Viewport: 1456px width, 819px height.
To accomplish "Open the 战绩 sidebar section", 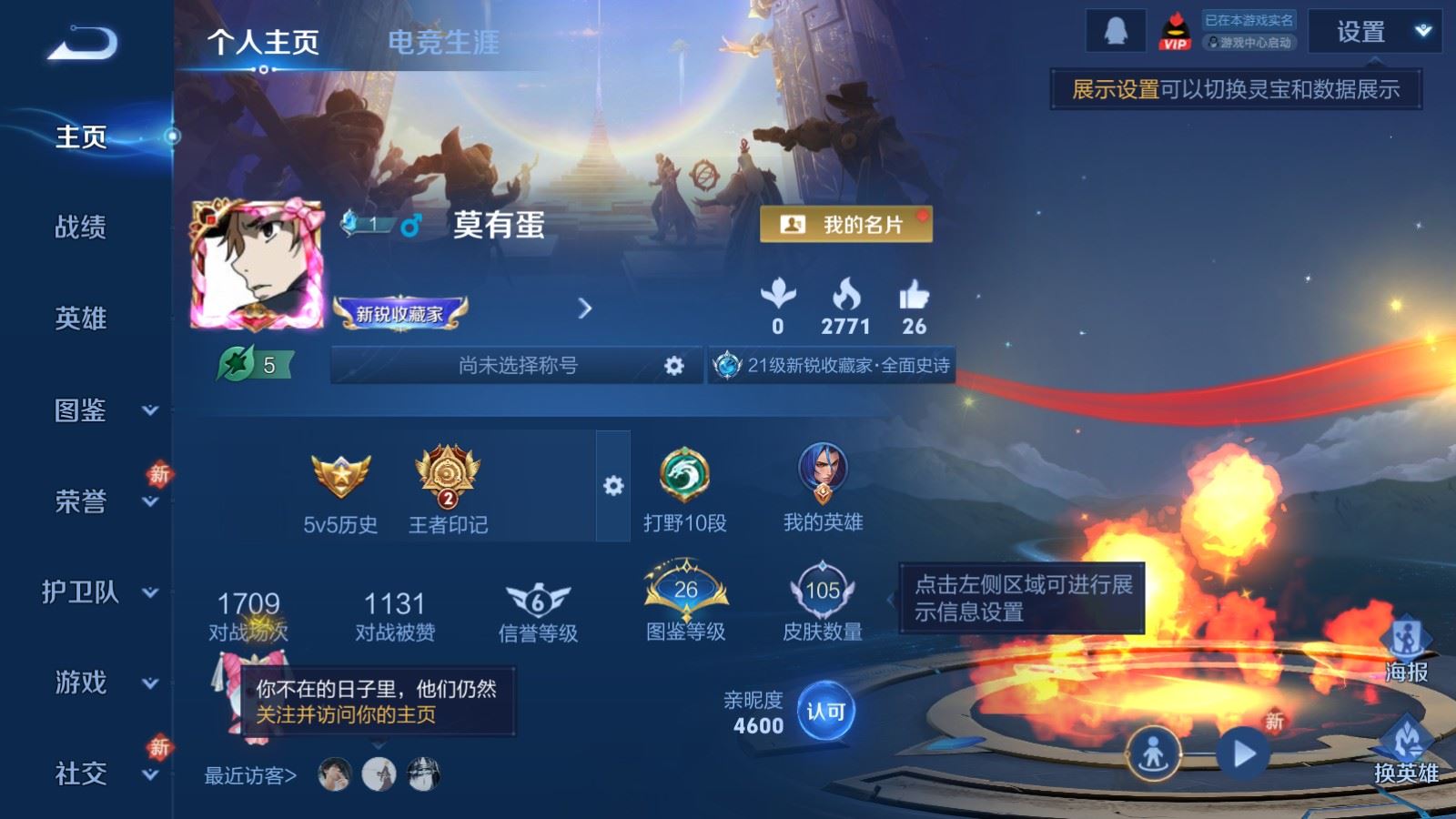I will pyautogui.click(x=81, y=227).
